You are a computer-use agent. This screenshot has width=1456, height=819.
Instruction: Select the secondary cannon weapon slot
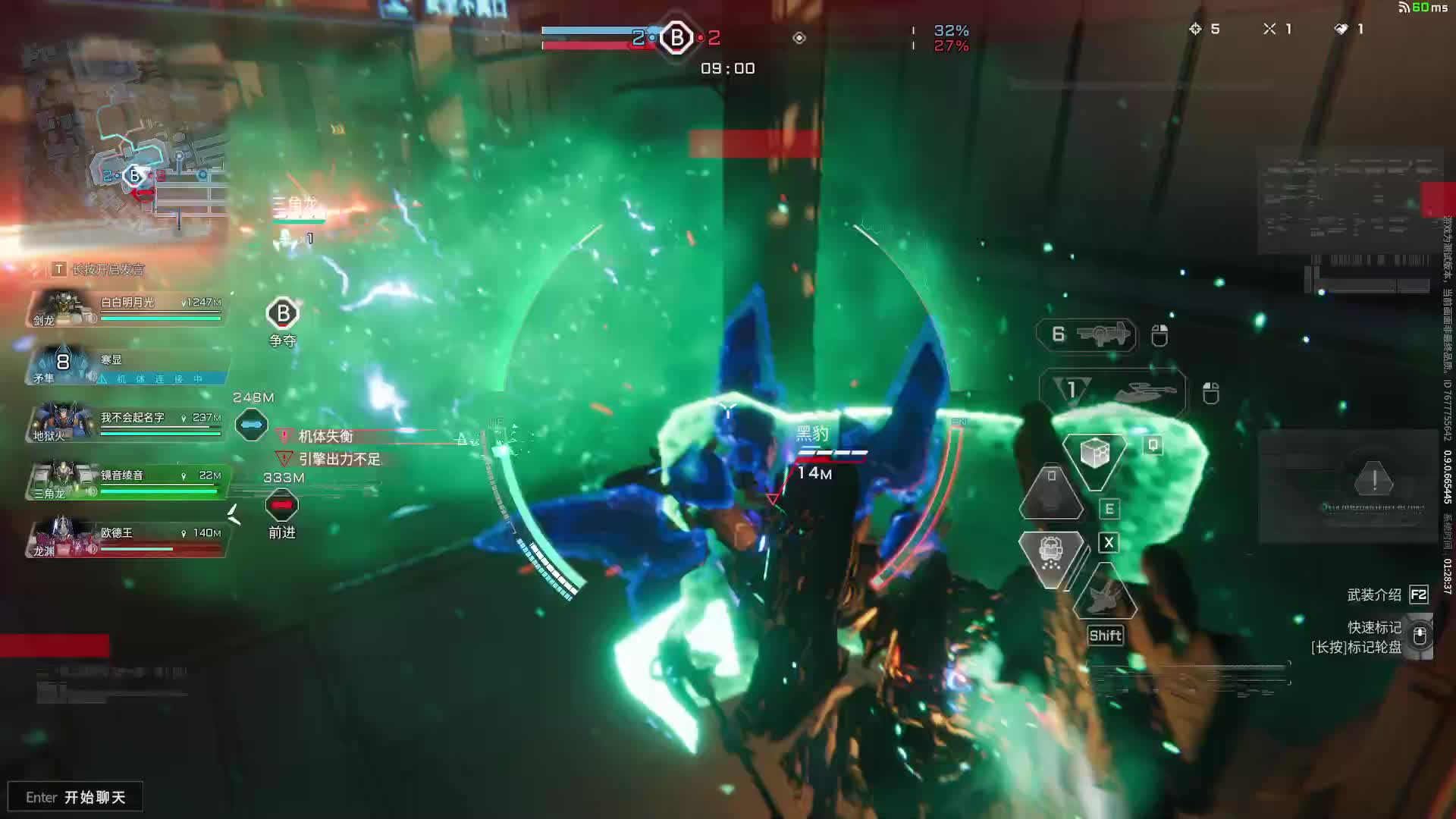coord(1112,391)
